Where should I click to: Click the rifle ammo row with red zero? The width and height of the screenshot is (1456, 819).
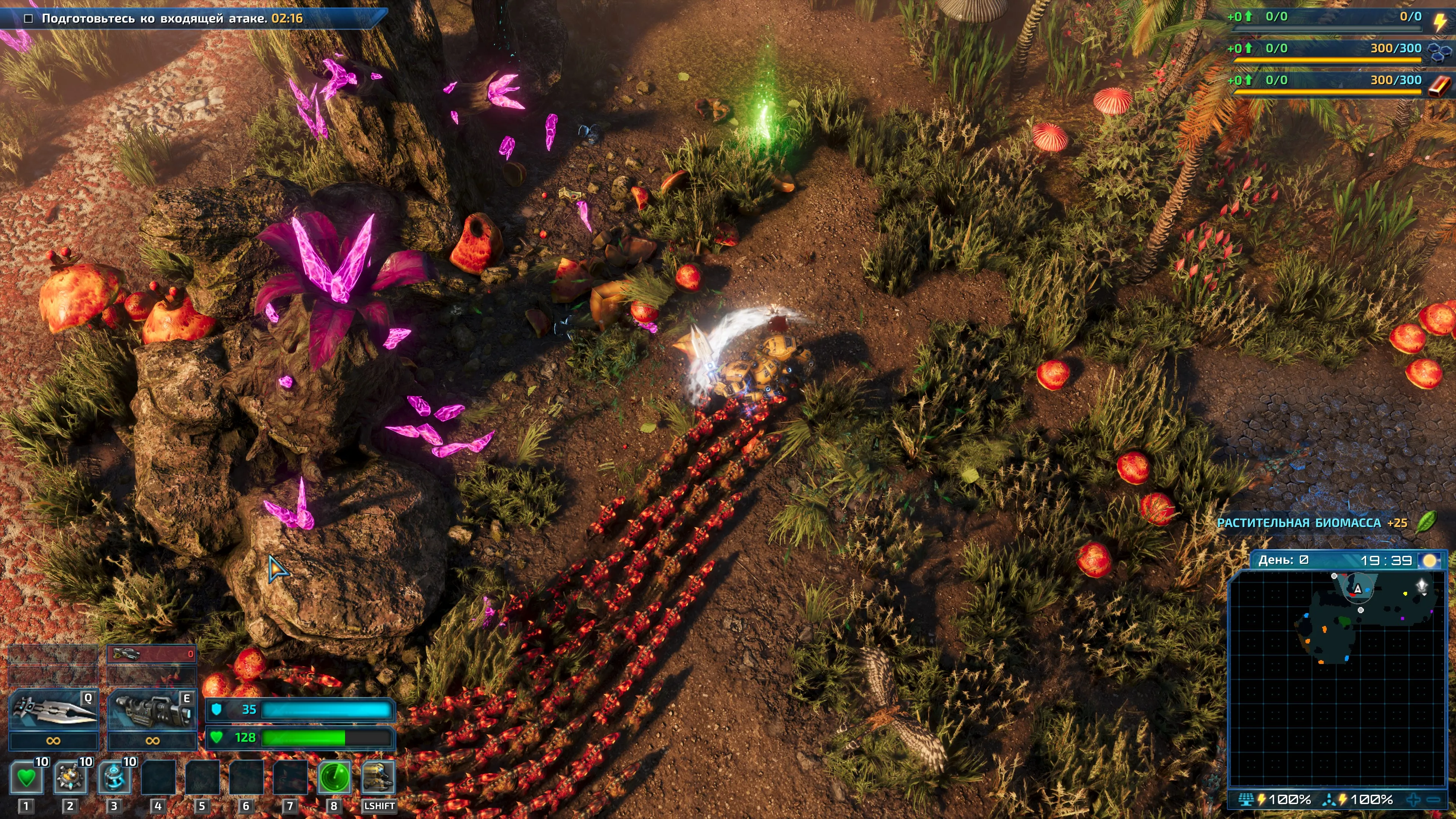(152, 654)
